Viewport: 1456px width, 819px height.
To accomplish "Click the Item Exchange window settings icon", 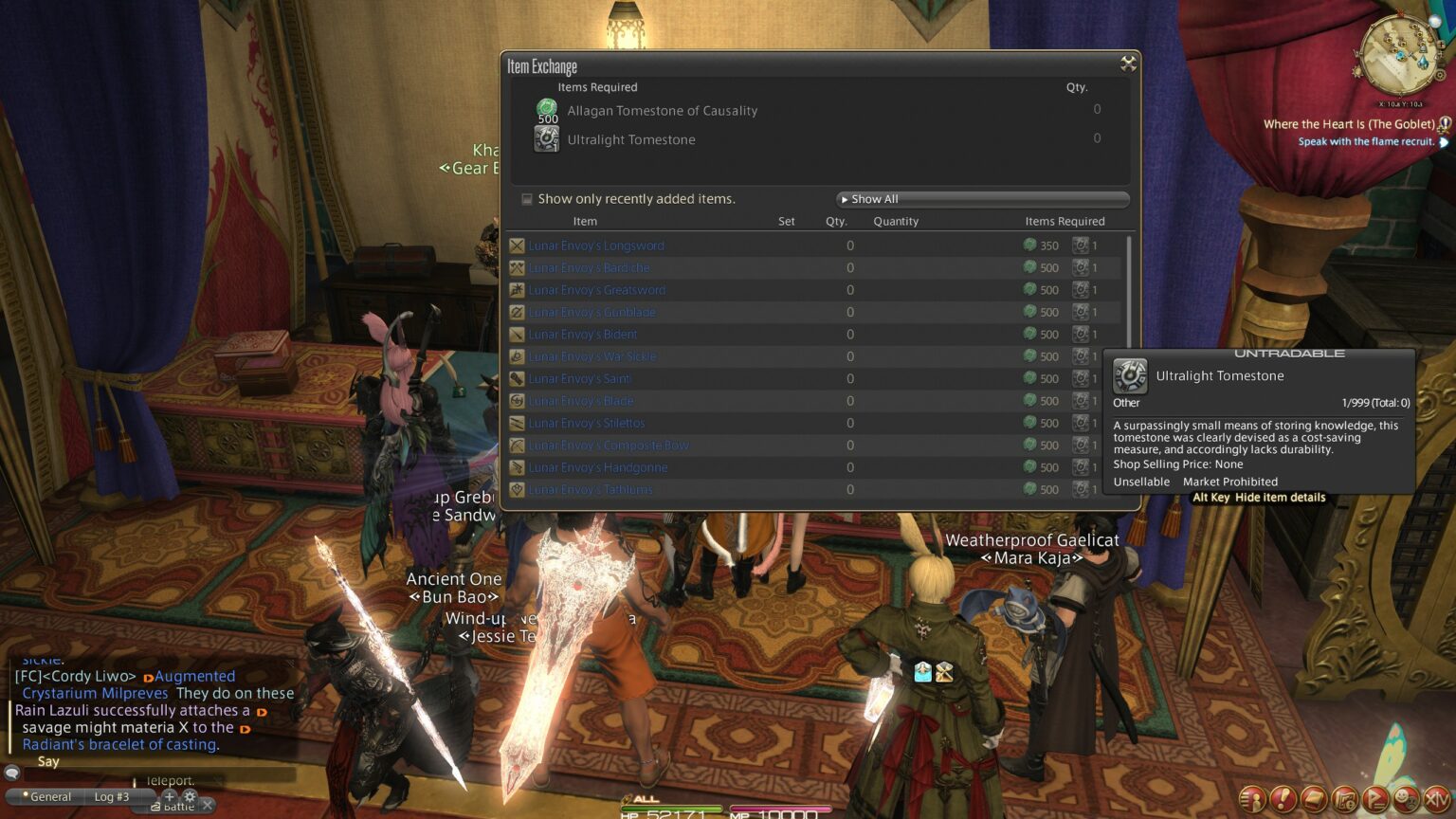I will point(1128,64).
